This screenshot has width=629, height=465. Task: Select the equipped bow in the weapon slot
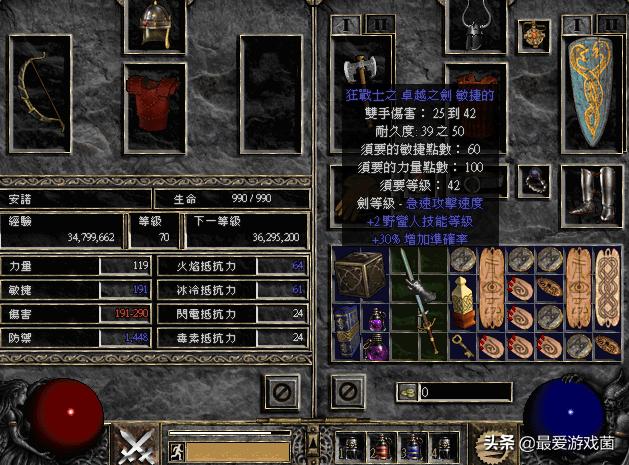[40, 90]
